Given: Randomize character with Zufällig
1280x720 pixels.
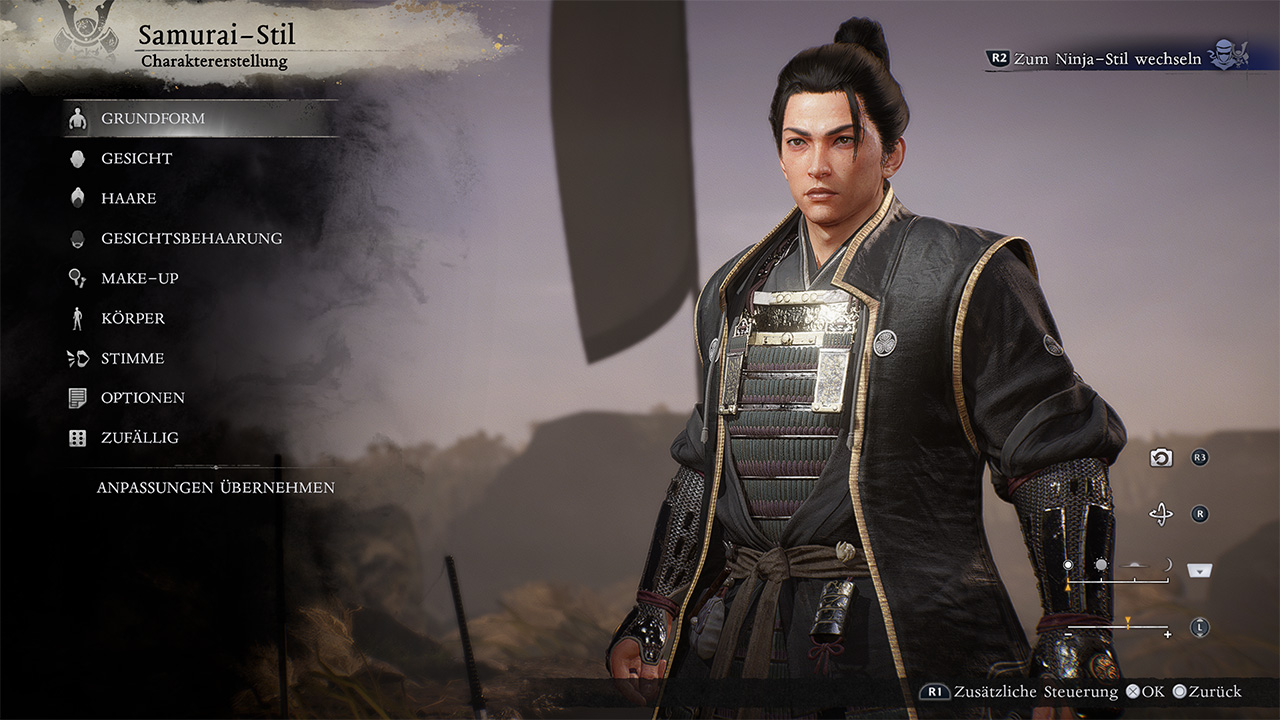Looking at the screenshot, I should [x=139, y=438].
